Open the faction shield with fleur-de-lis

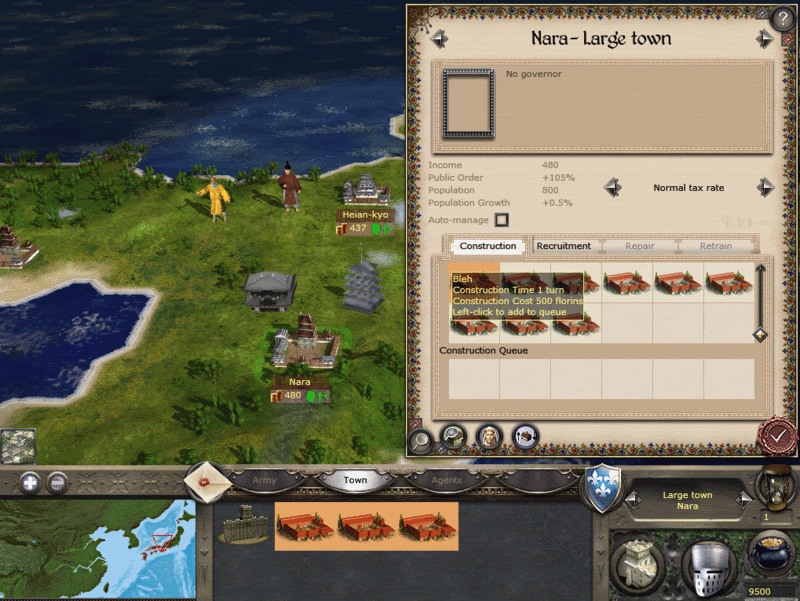601,483
